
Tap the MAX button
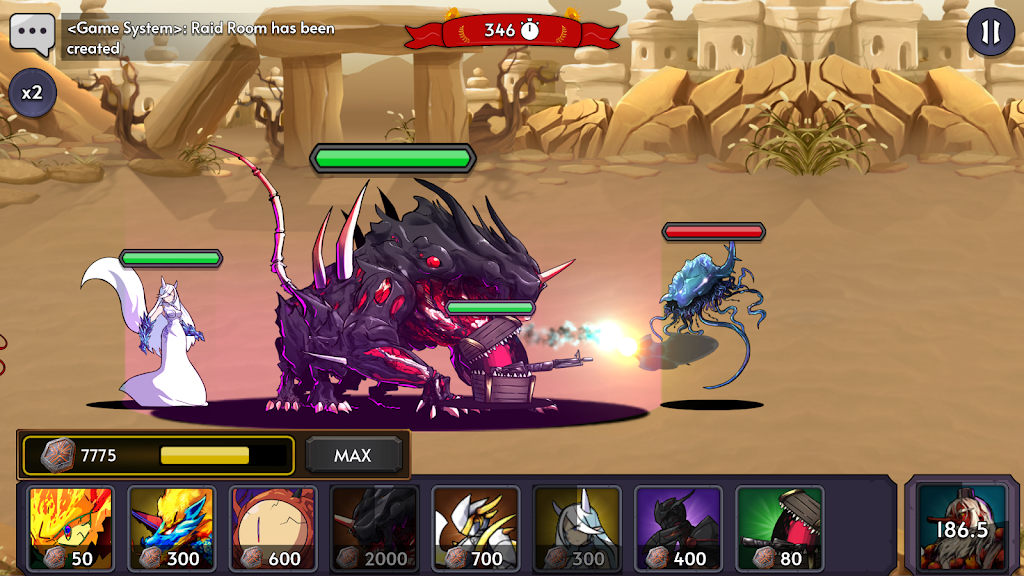(x=353, y=456)
